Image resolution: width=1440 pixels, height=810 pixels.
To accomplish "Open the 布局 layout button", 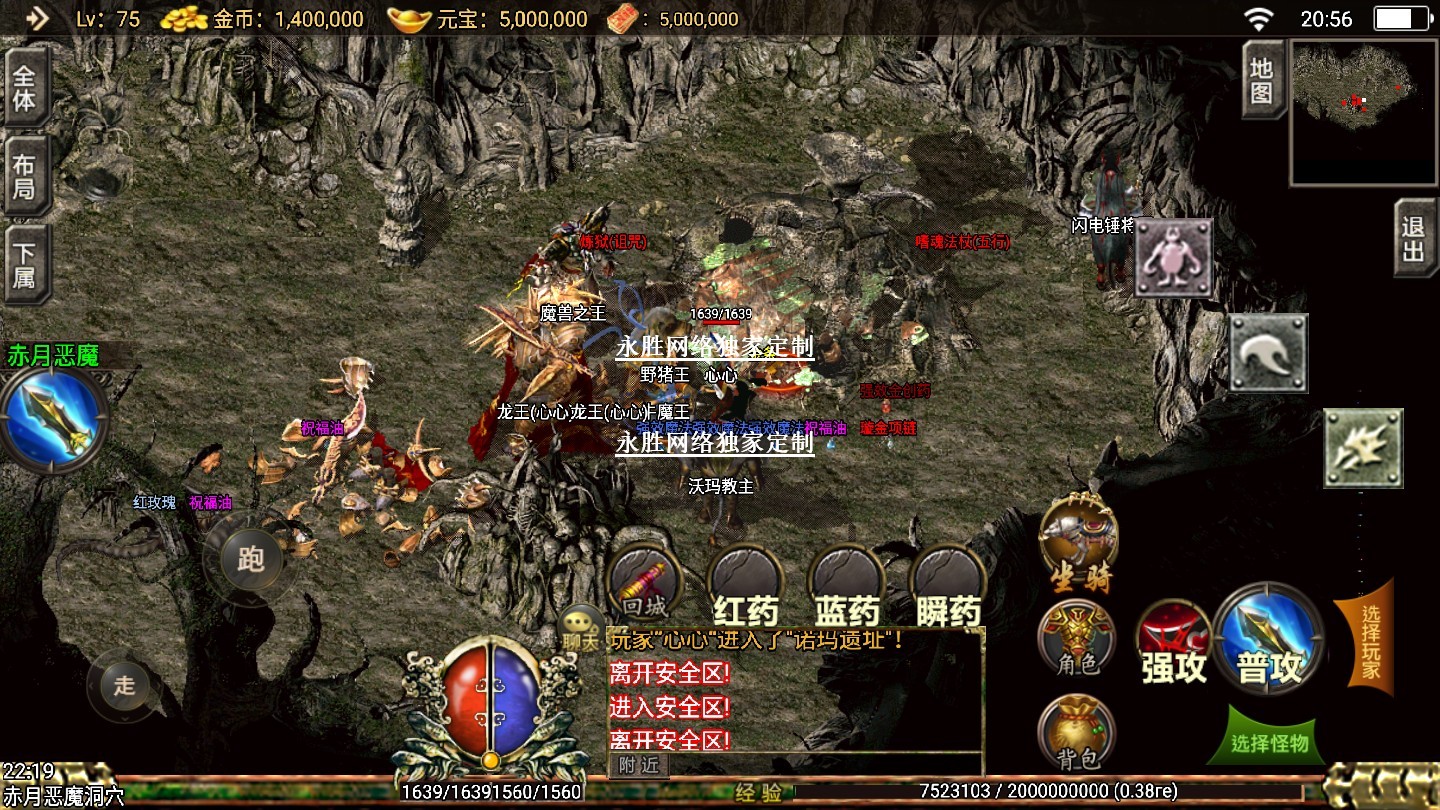I will point(25,175).
